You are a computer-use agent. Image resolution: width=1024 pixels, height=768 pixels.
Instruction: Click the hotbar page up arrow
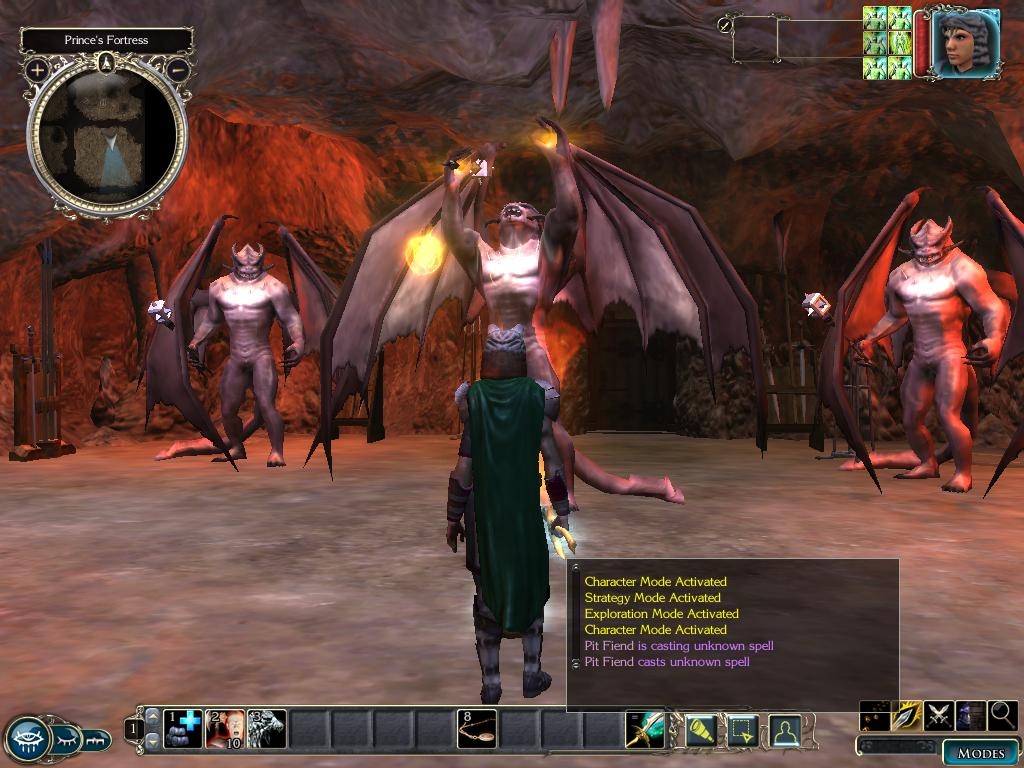coord(152,715)
